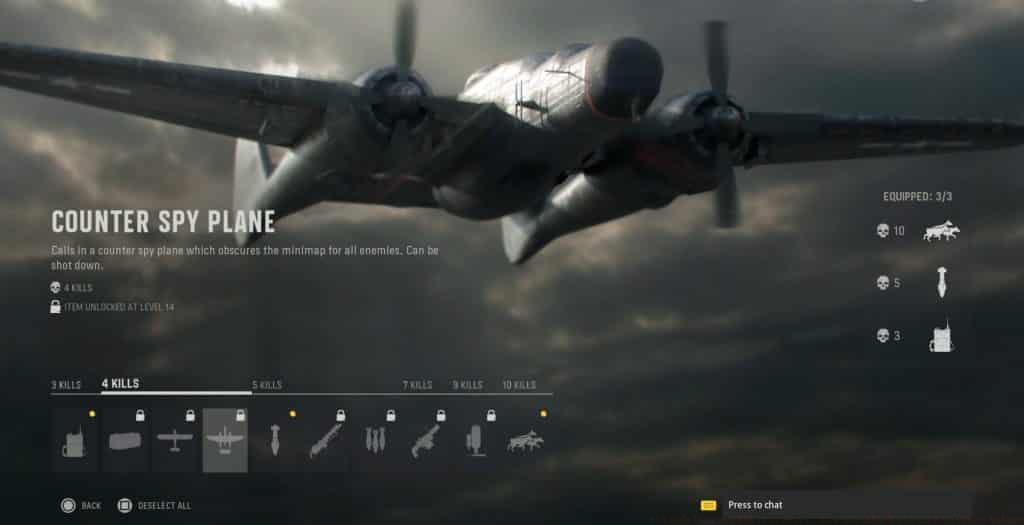The height and width of the screenshot is (525, 1024).
Task: Choose the locked triple-bomb killstreak tile
Action: pyautogui.click(x=375, y=441)
